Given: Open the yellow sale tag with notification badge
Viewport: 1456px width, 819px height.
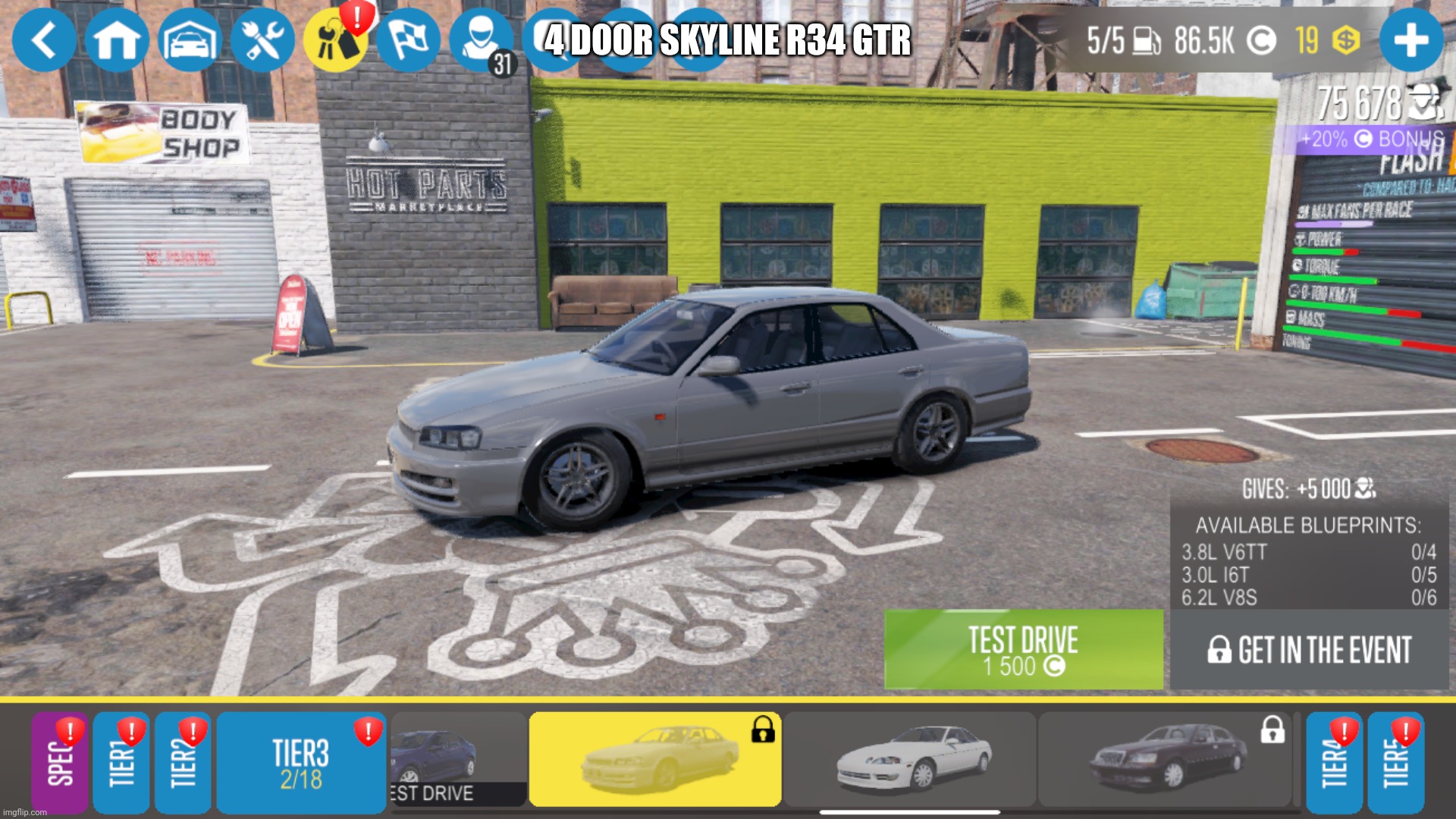Looking at the screenshot, I should tap(337, 41).
